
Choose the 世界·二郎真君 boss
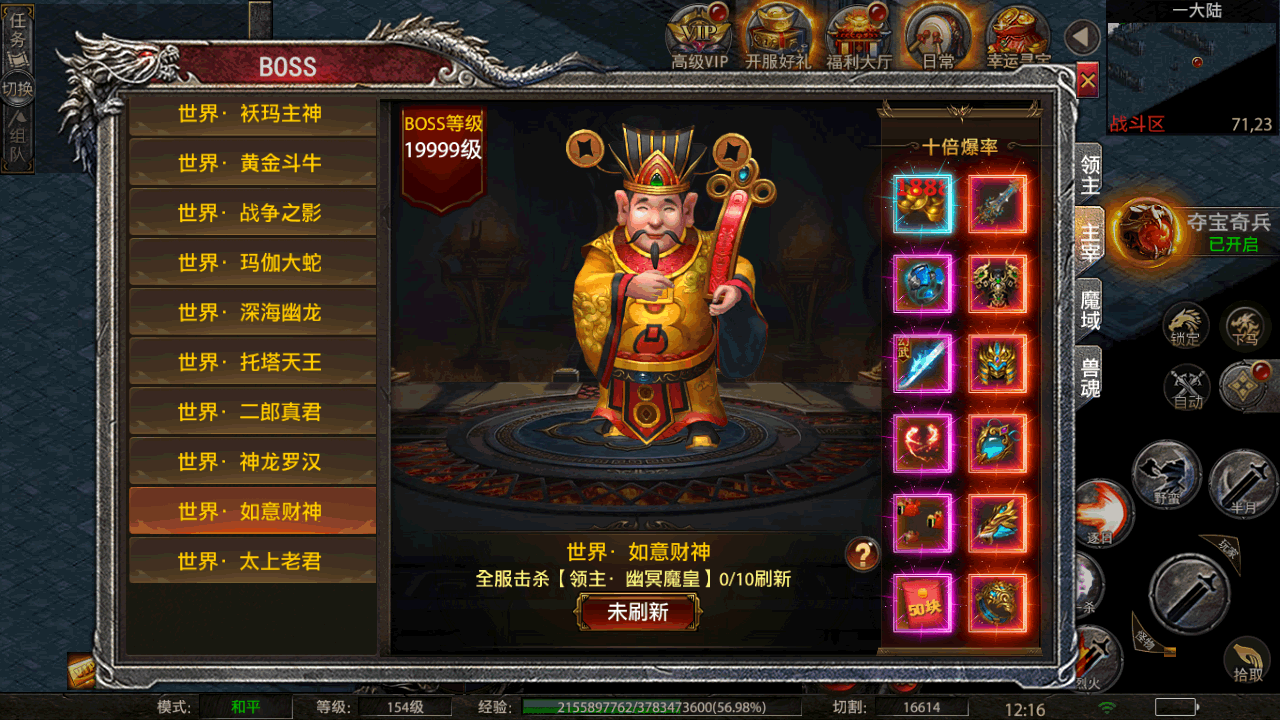click(251, 412)
